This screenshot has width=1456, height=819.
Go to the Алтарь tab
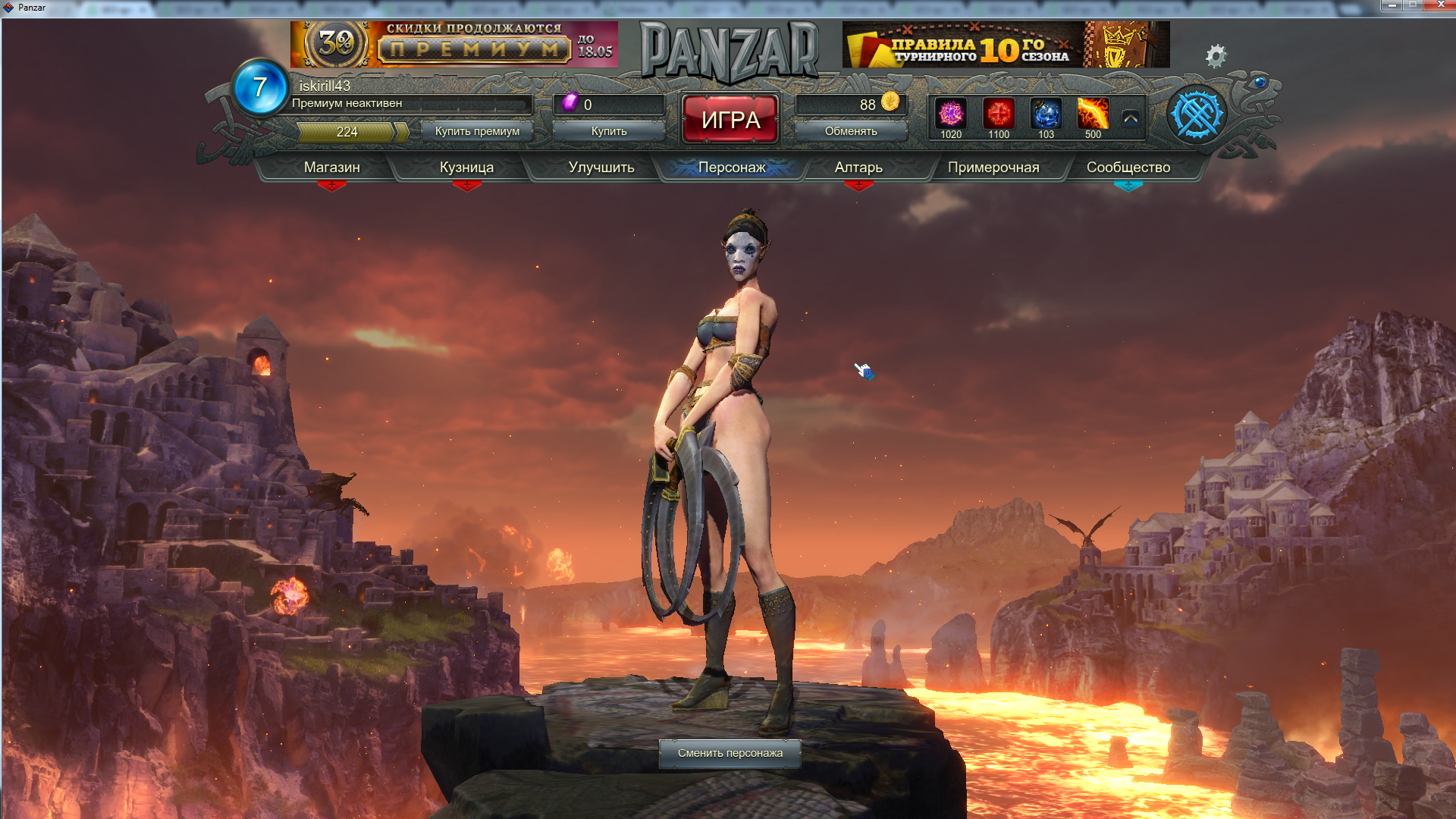point(858,167)
